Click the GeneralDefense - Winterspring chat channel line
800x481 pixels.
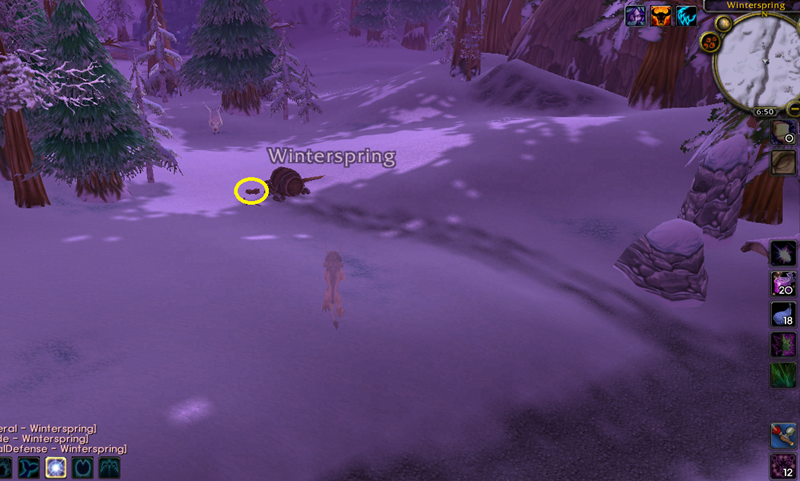point(62,449)
